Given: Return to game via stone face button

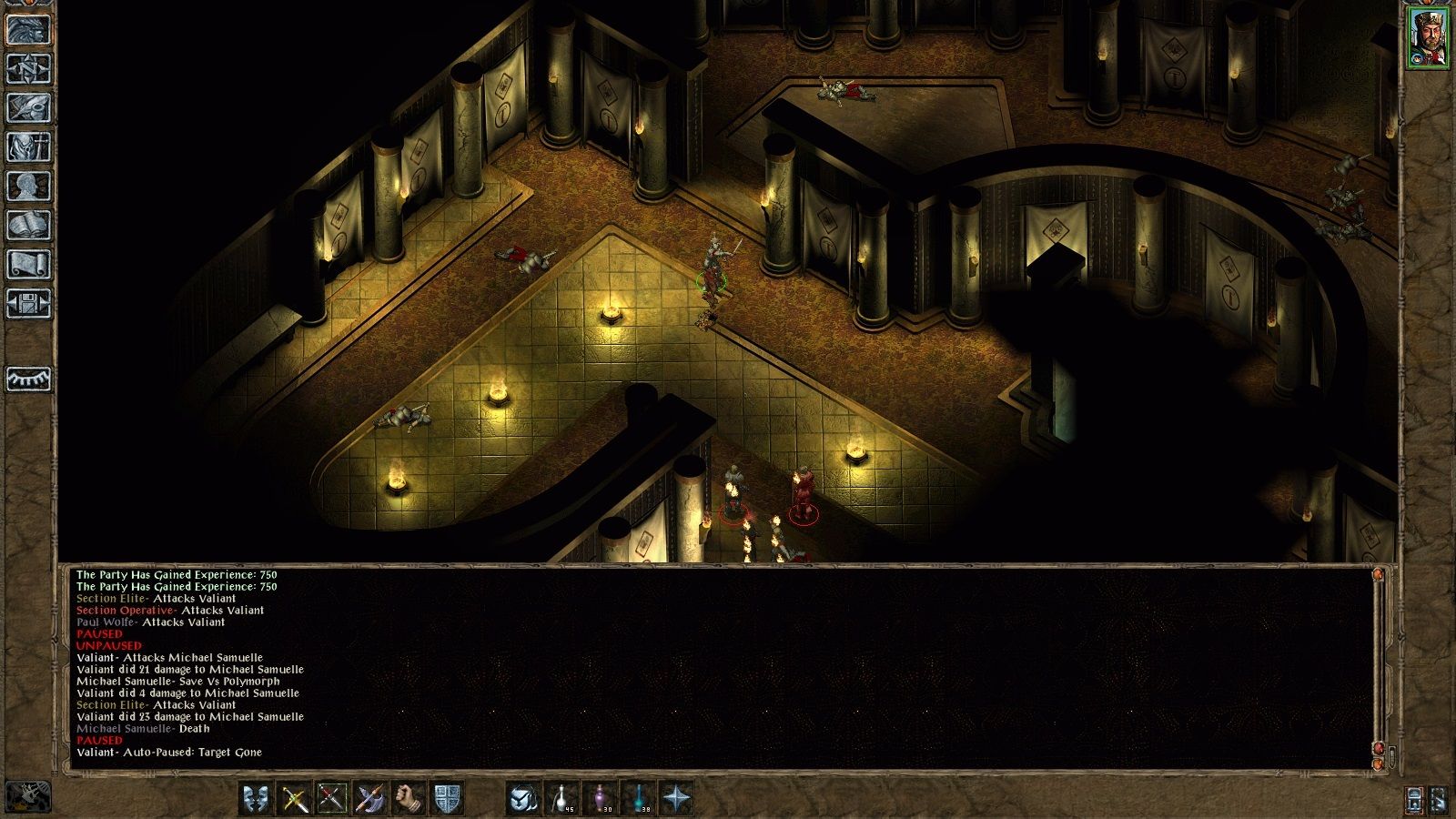Looking at the screenshot, I should point(28,29).
